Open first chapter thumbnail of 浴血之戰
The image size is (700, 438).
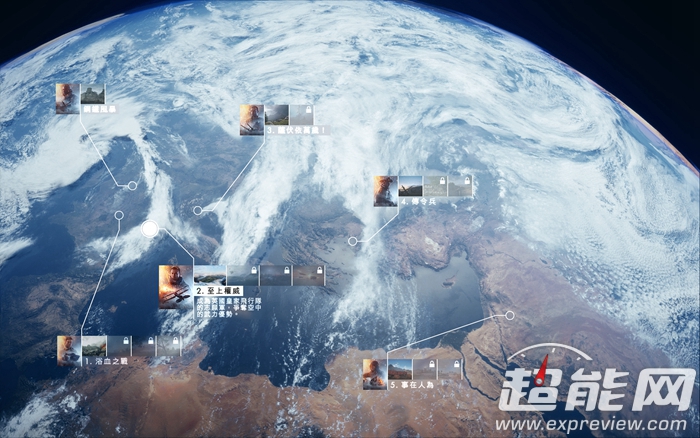click(94, 346)
